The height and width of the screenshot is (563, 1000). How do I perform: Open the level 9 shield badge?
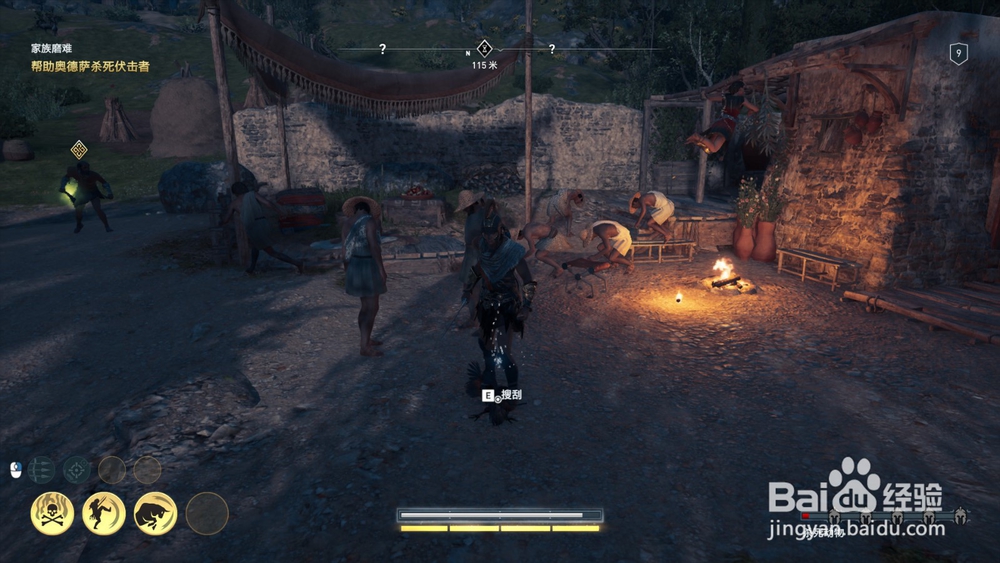(x=958, y=54)
